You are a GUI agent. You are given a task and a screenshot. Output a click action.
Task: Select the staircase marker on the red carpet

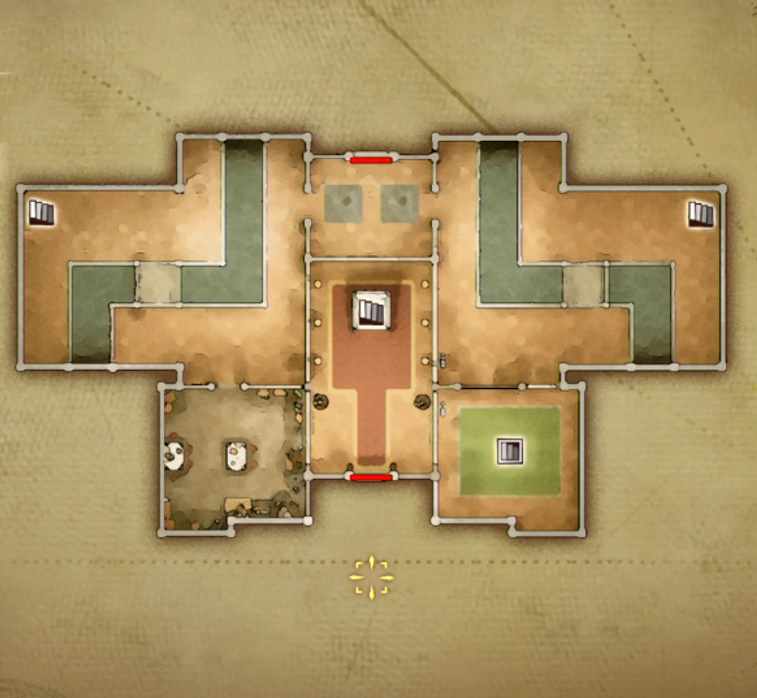[371, 310]
